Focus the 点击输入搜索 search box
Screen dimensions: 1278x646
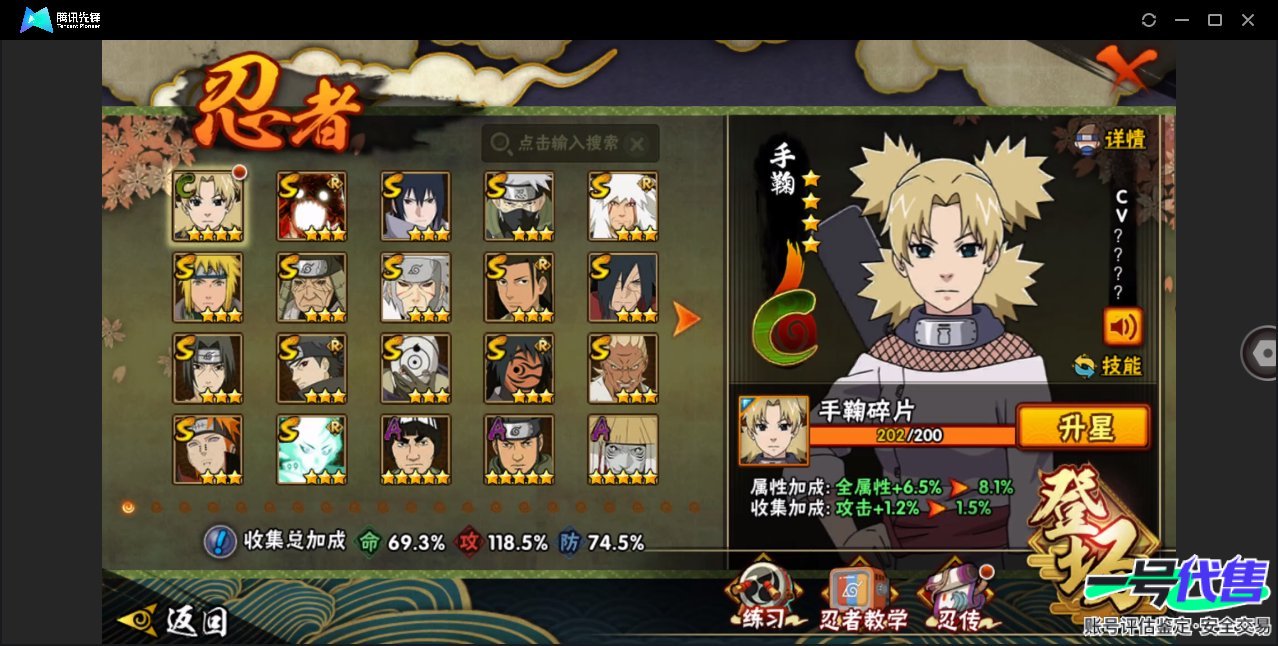tap(570, 144)
